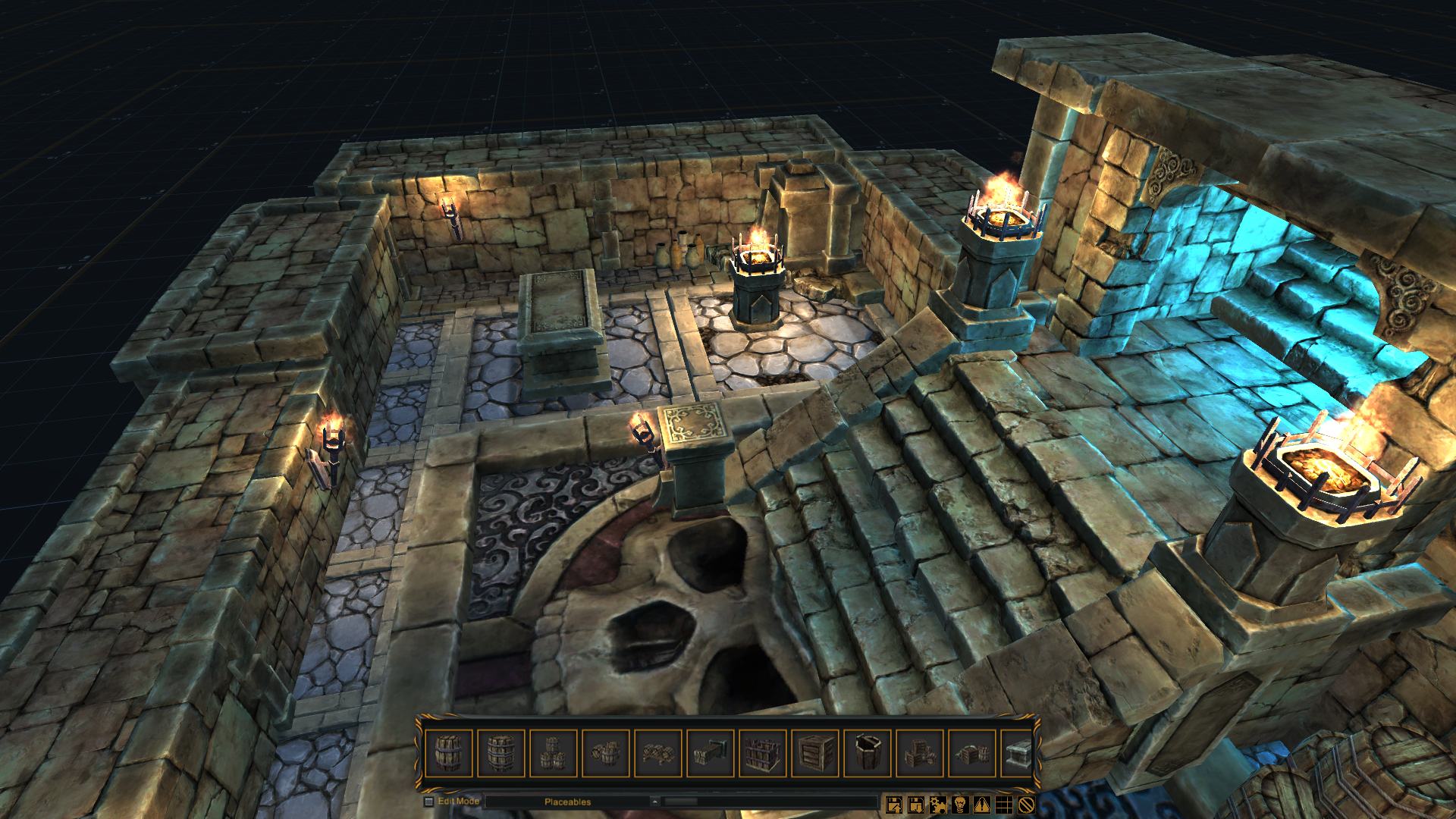
Task: Click the warning triangle icon
Action: [983, 804]
